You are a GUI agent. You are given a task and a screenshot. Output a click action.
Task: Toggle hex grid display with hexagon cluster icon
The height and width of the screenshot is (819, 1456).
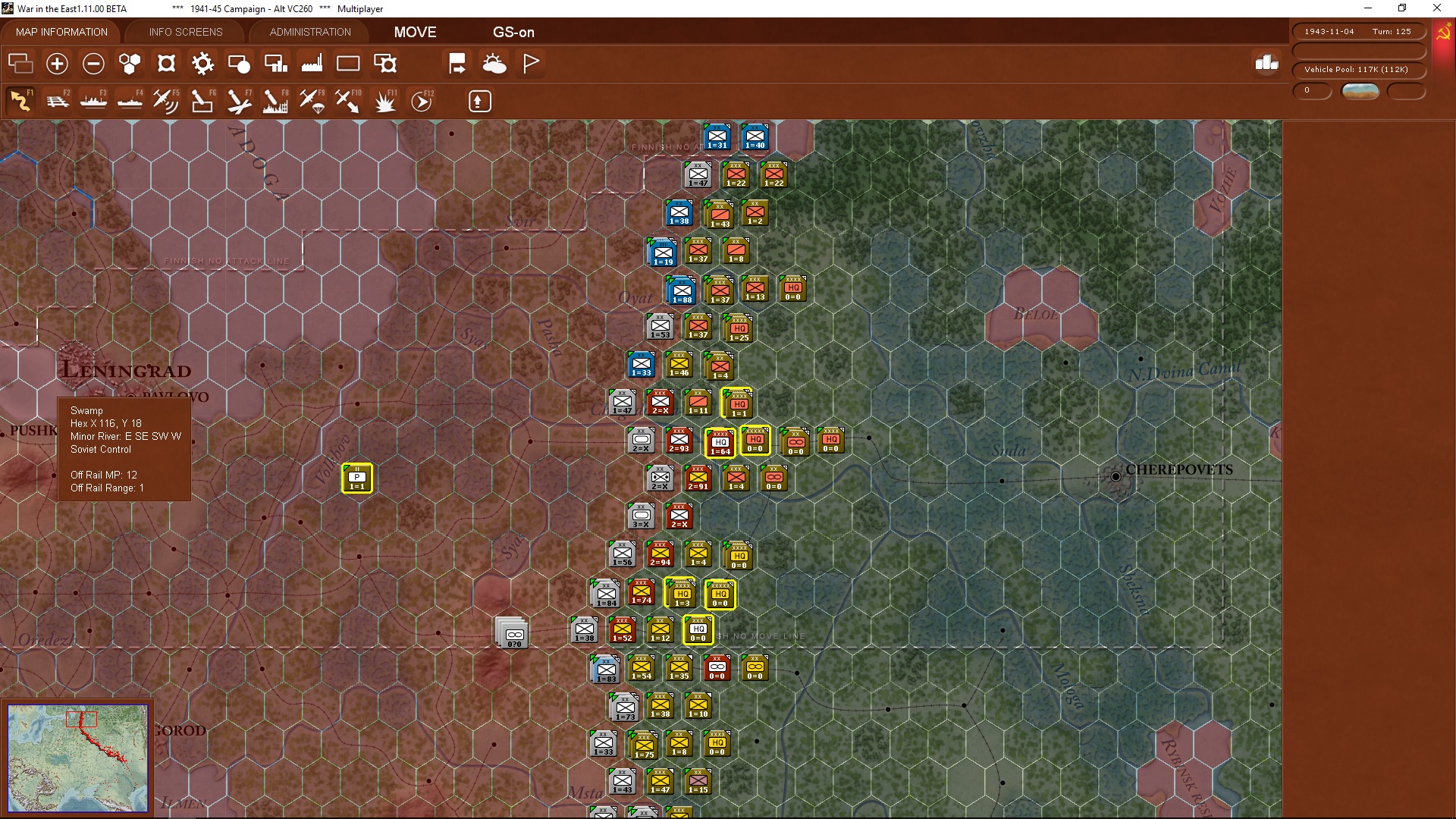pos(129,64)
